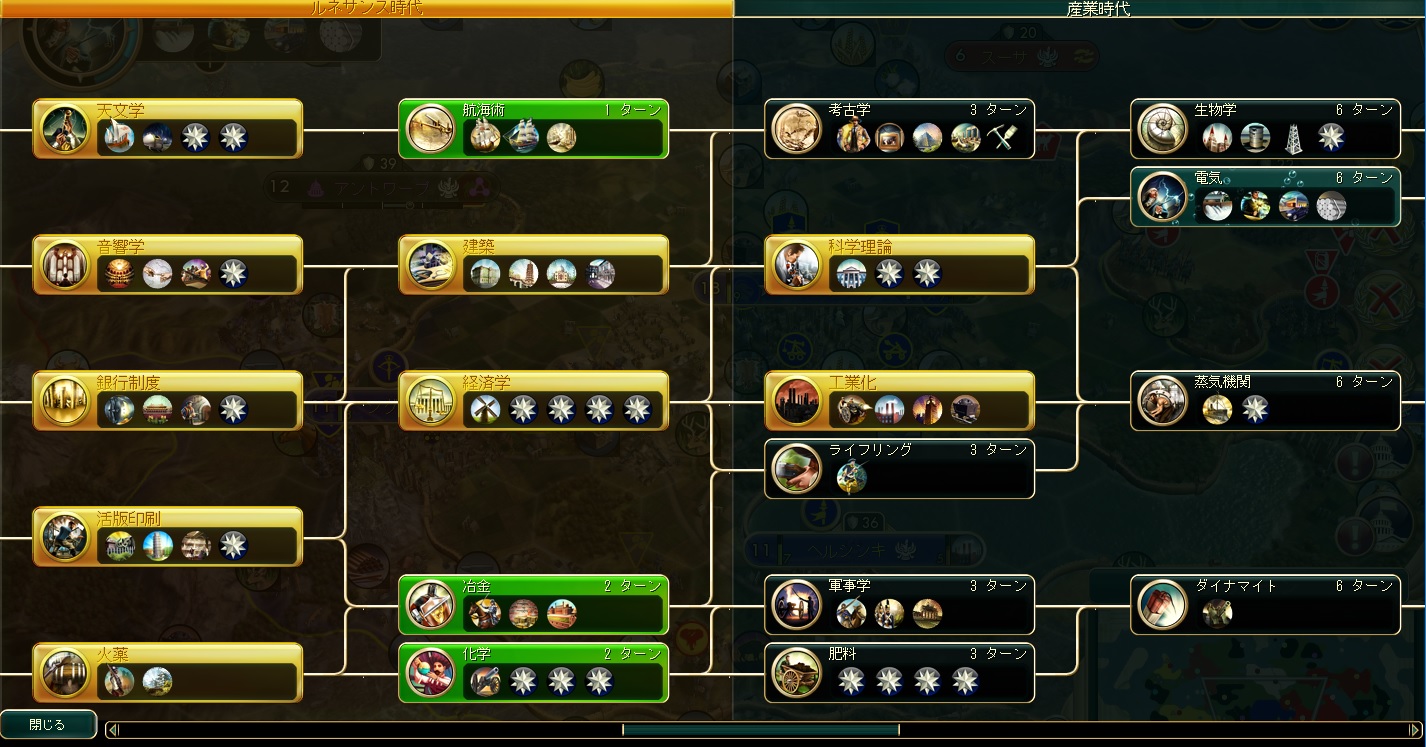Select the 科学理論 technology box

pos(899,264)
